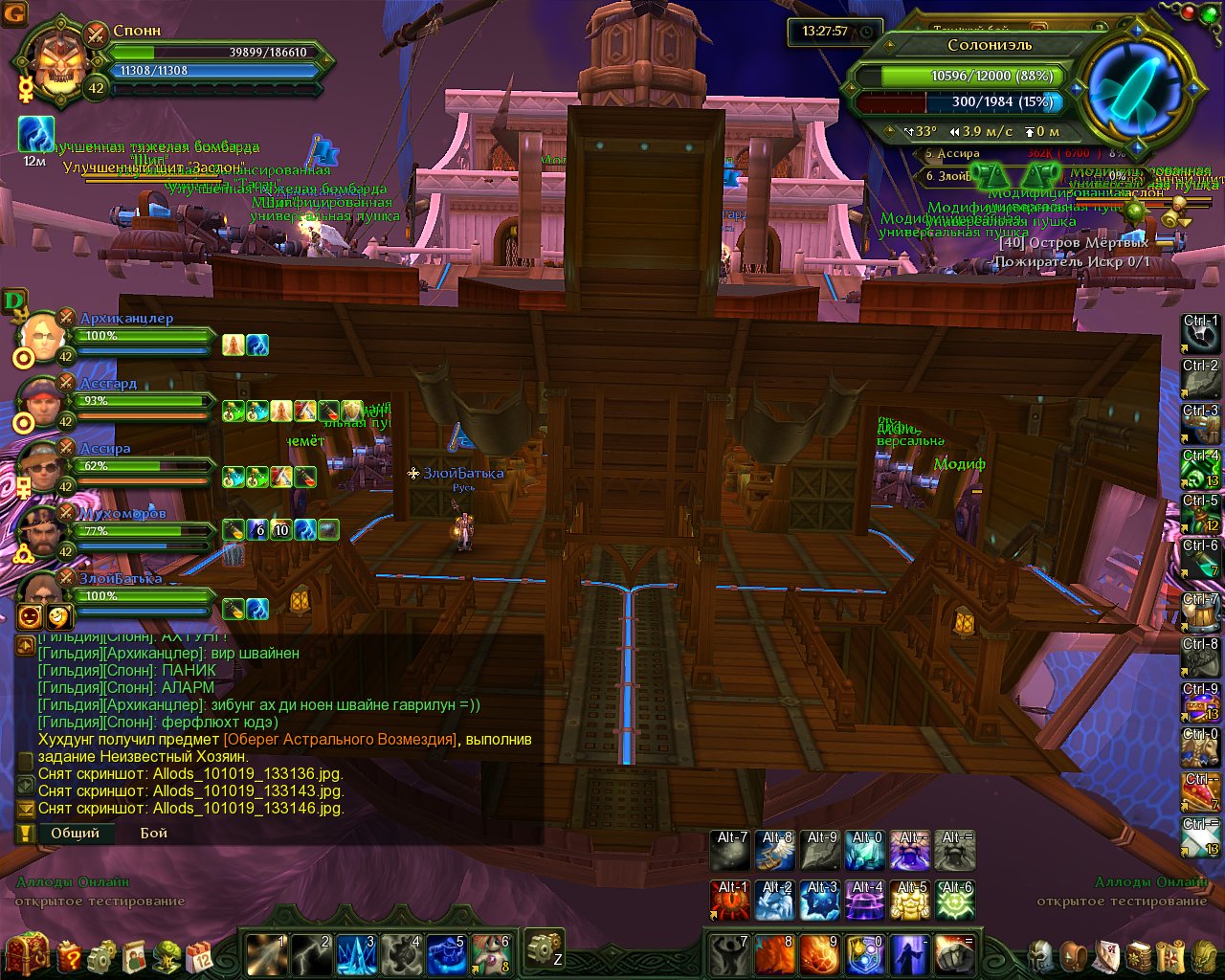Screen dimensions: 1225x980
Task: Open the red treasure chest menu
Action: pos(28,953)
